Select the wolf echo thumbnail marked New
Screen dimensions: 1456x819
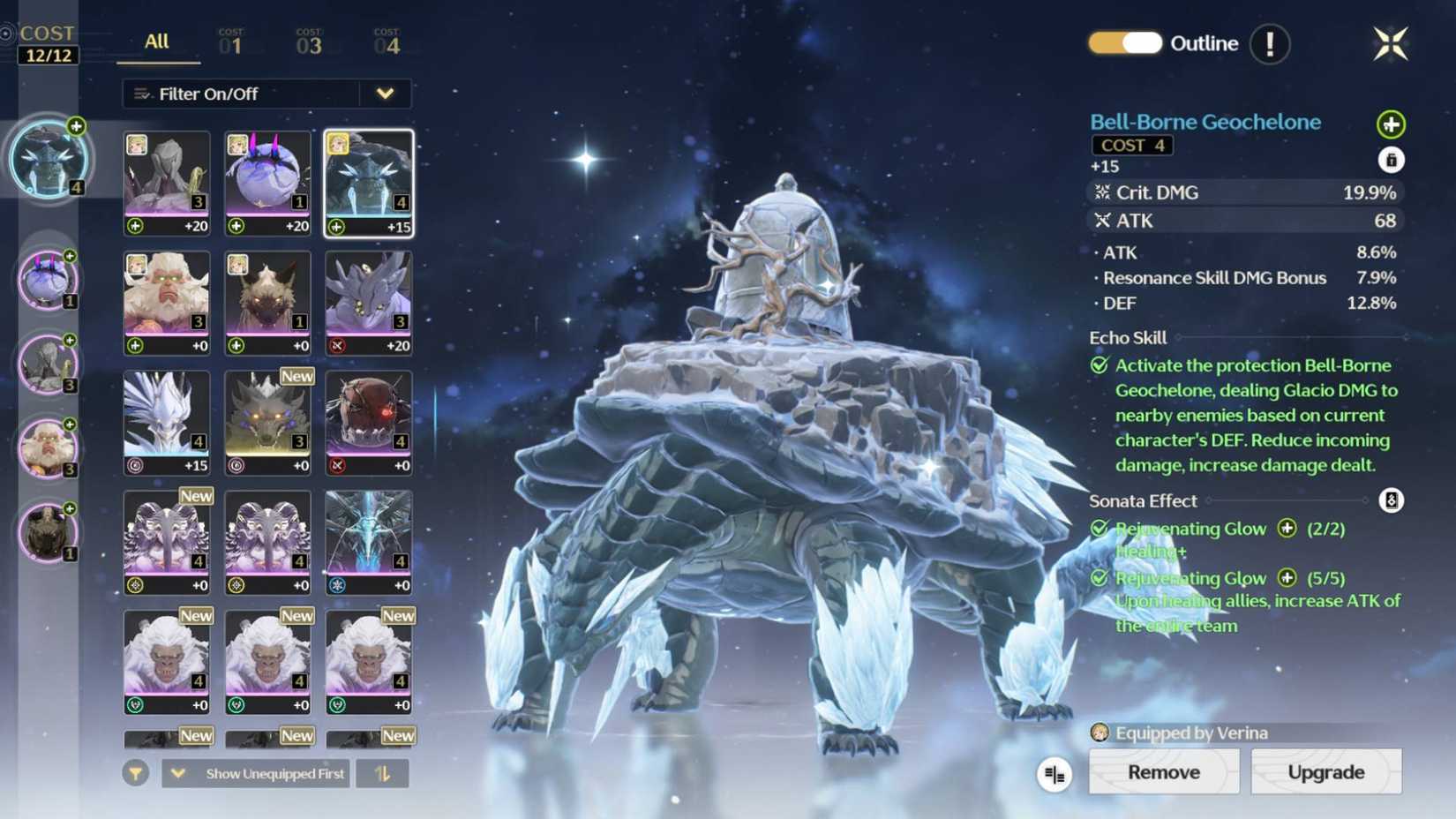(x=267, y=421)
